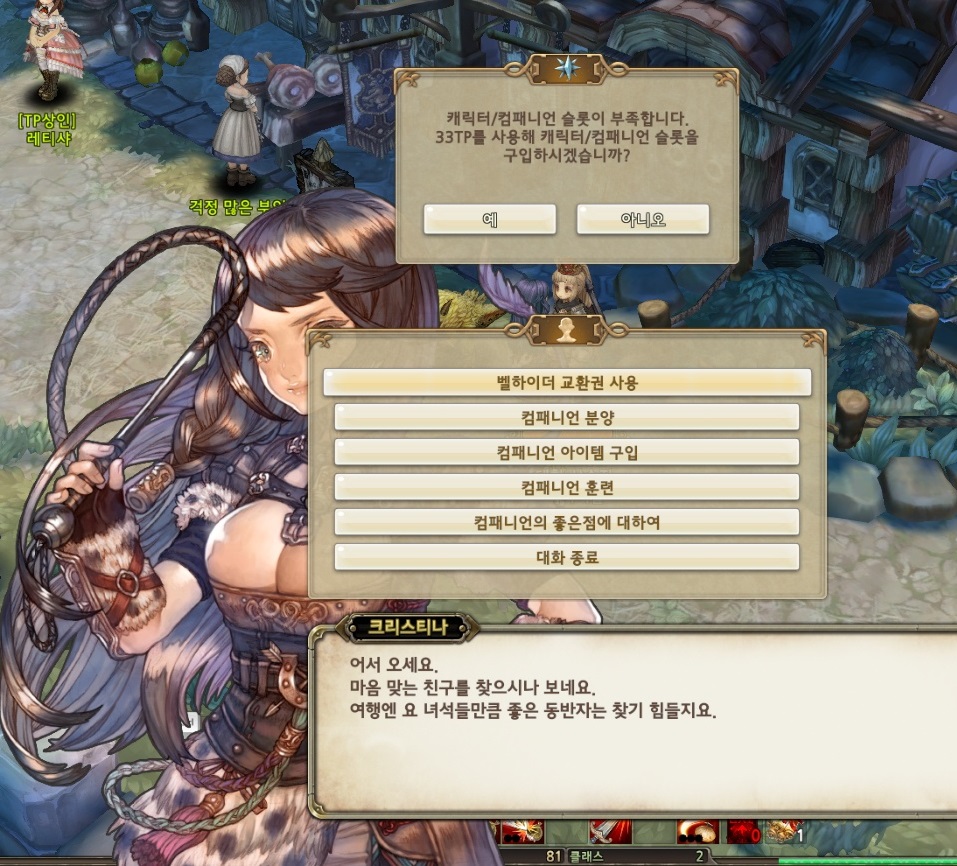Decline purchase with 아니오 button

[642, 219]
